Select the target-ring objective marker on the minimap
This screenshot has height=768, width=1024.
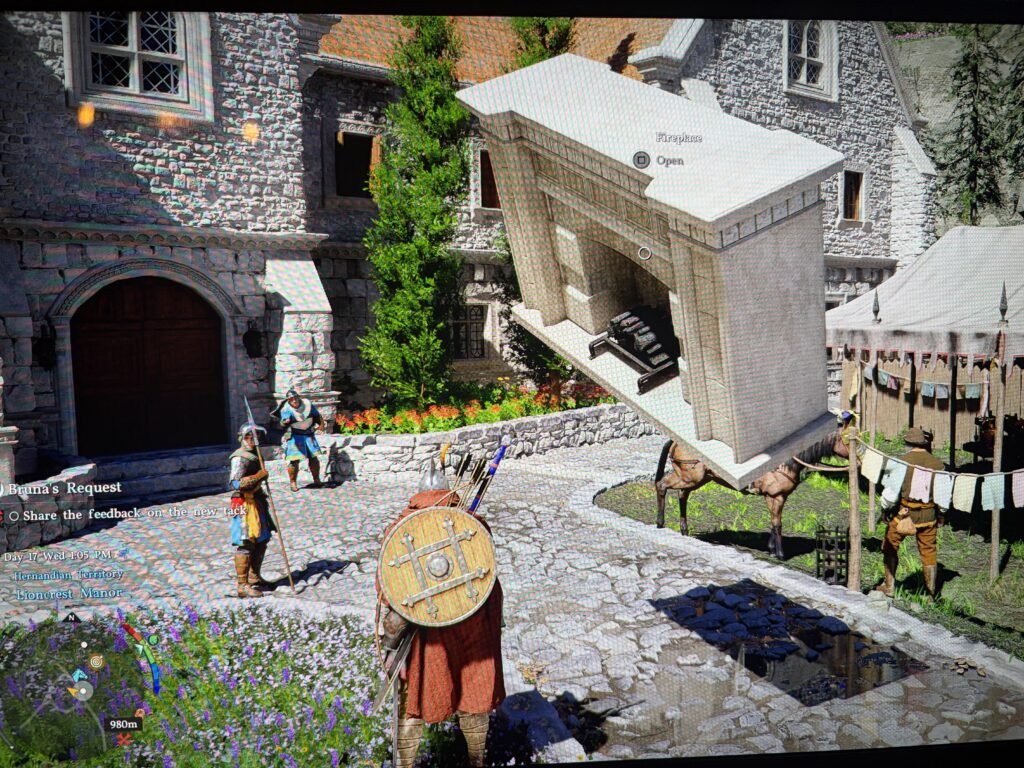pyautogui.click(x=96, y=661)
